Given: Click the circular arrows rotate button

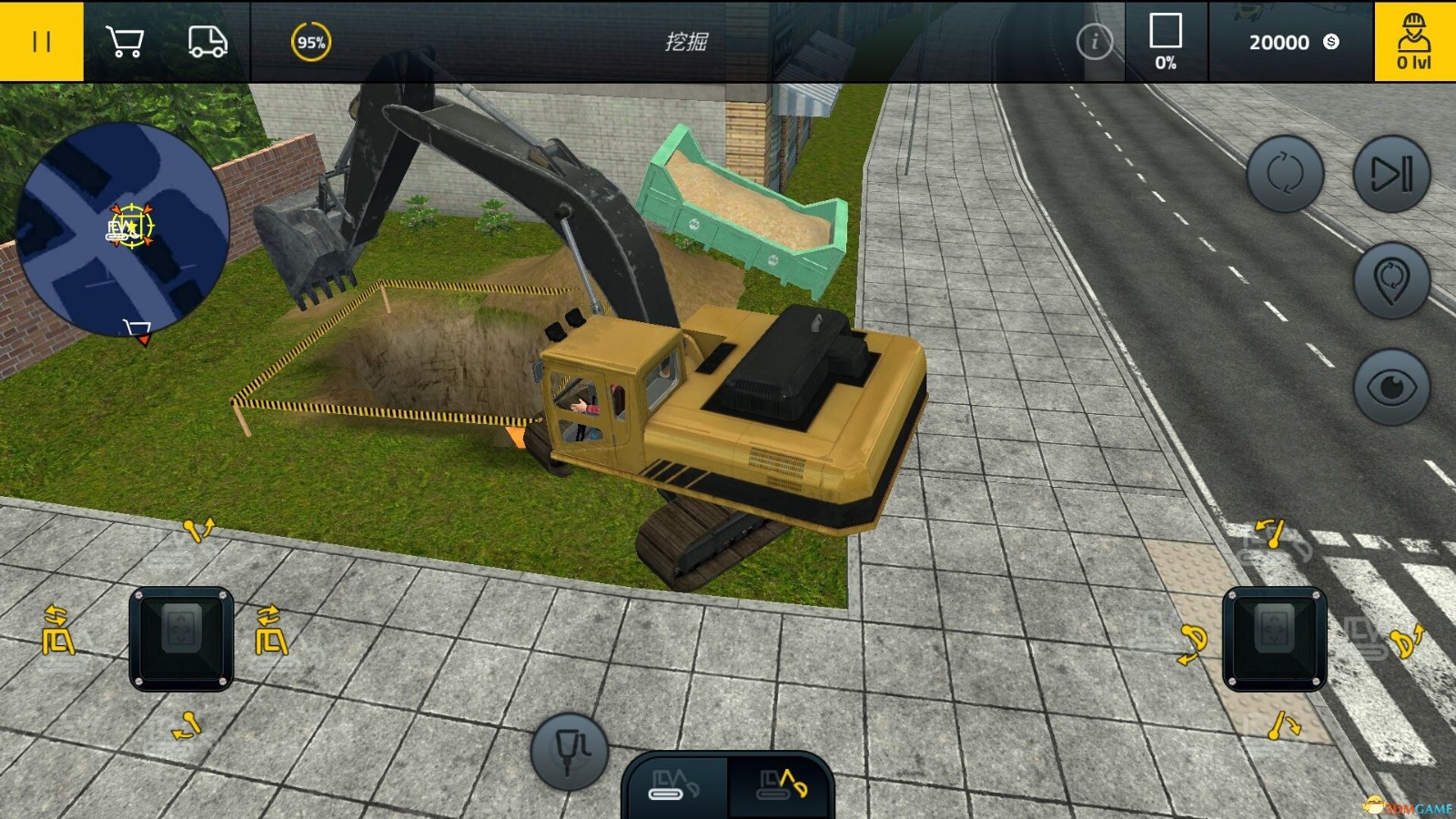Looking at the screenshot, I should 1284,174.
